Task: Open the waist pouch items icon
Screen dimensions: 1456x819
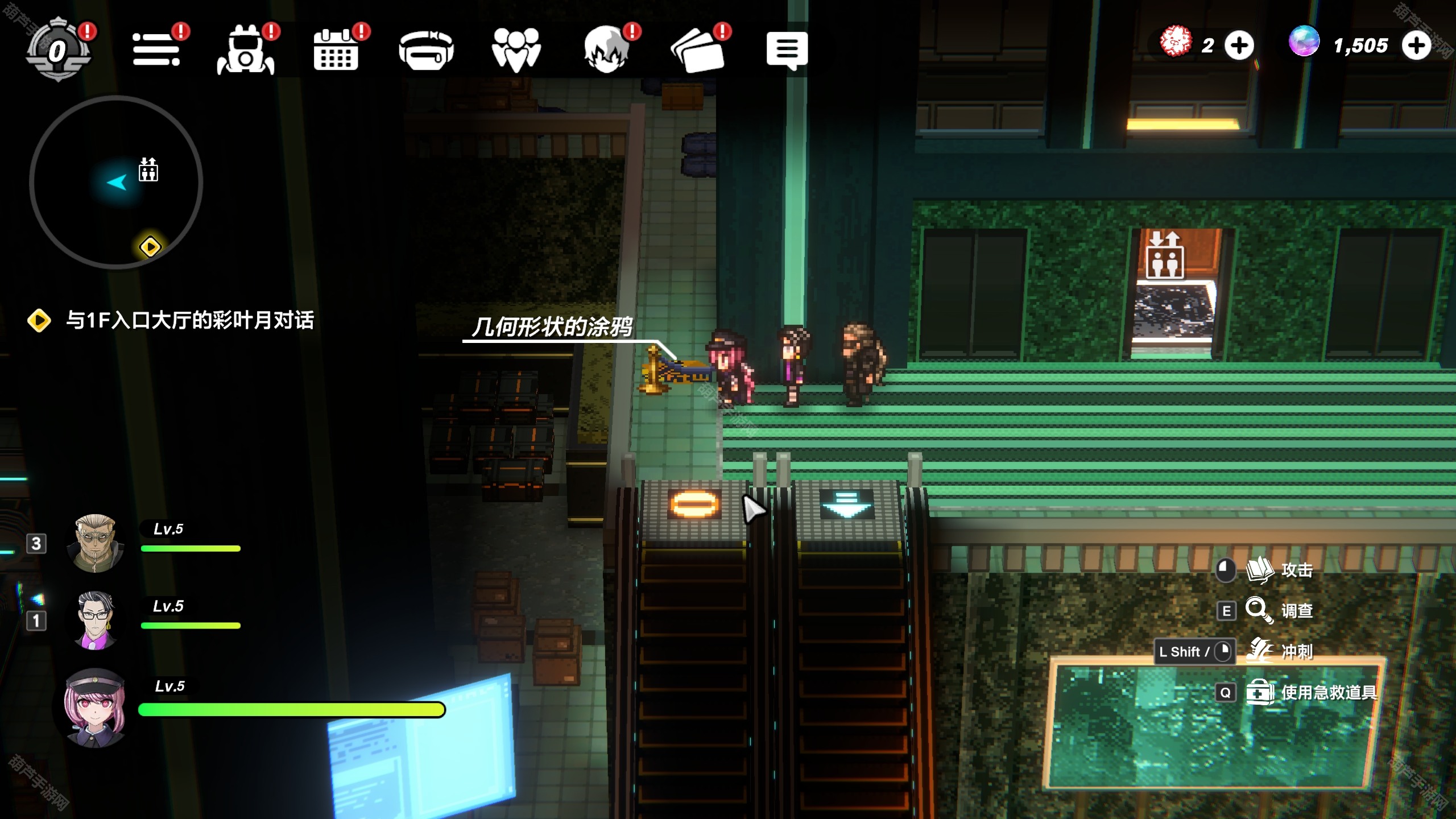Action: pyautogui.click(x=426, y=51)
